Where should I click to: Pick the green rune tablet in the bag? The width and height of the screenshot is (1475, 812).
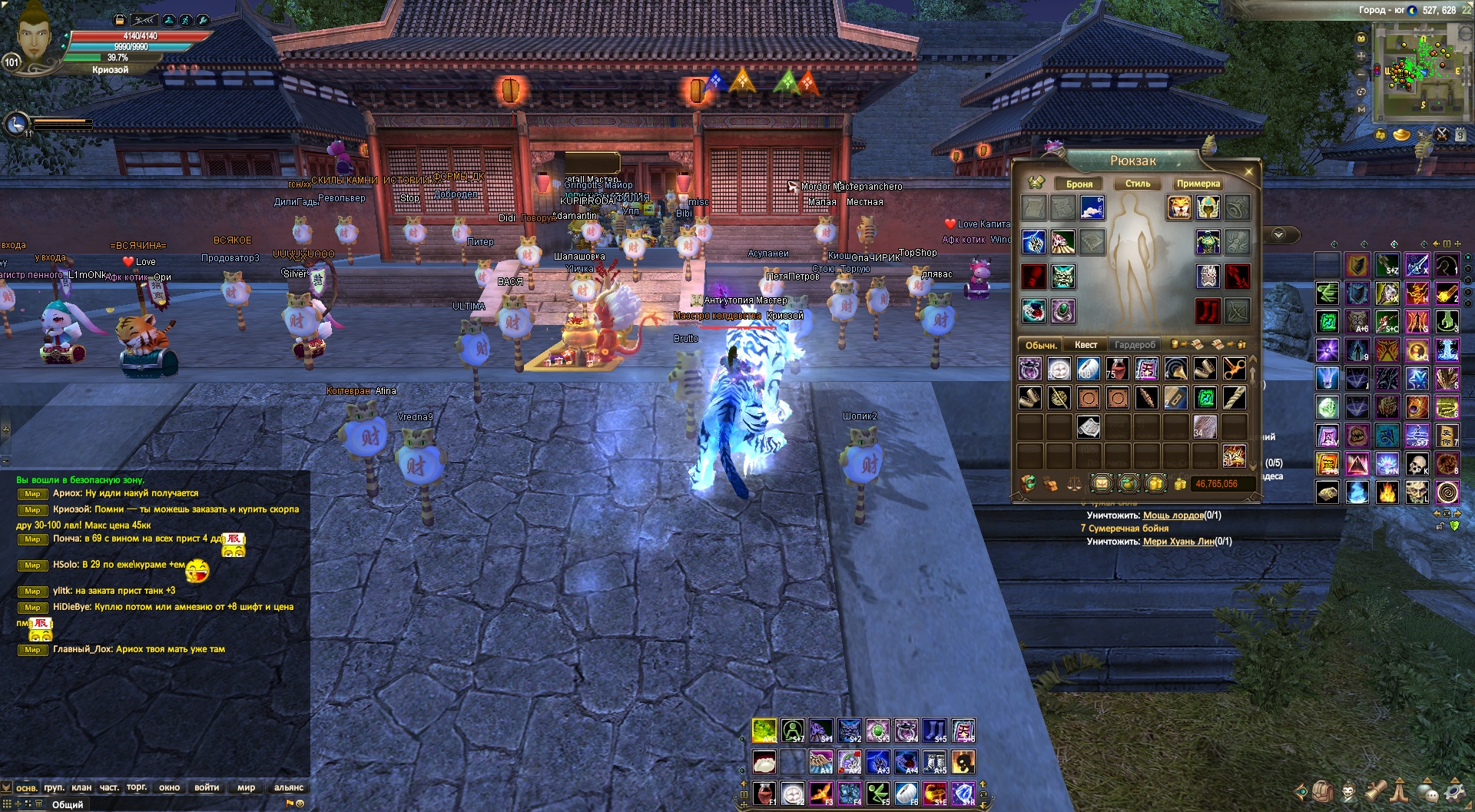tap(1205, 398)
